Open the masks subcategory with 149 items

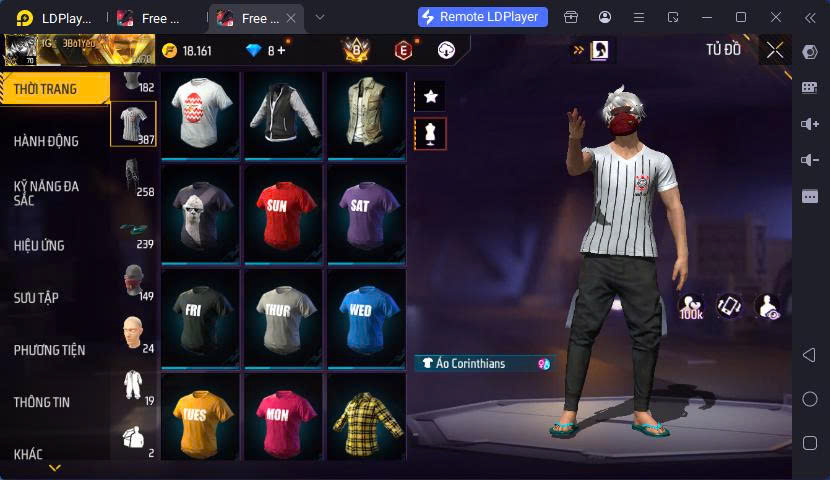click(134, 281)
